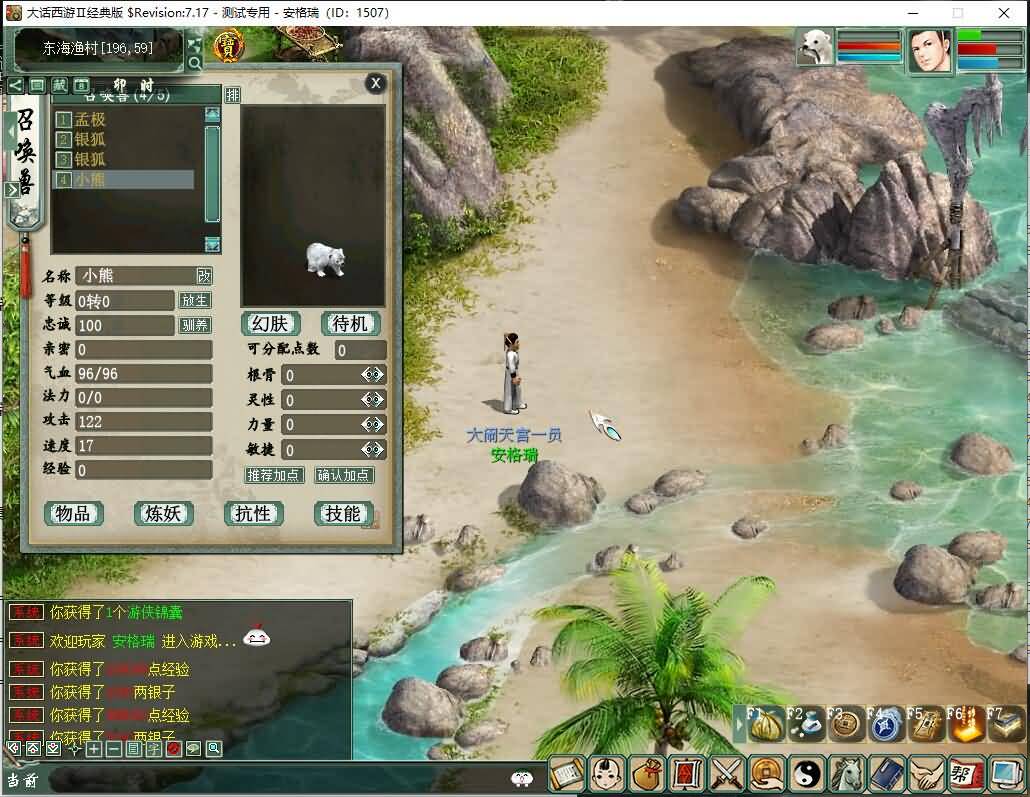1030x797 pixels.
Task: Click the white bear pet portrait
Action: 815,47
